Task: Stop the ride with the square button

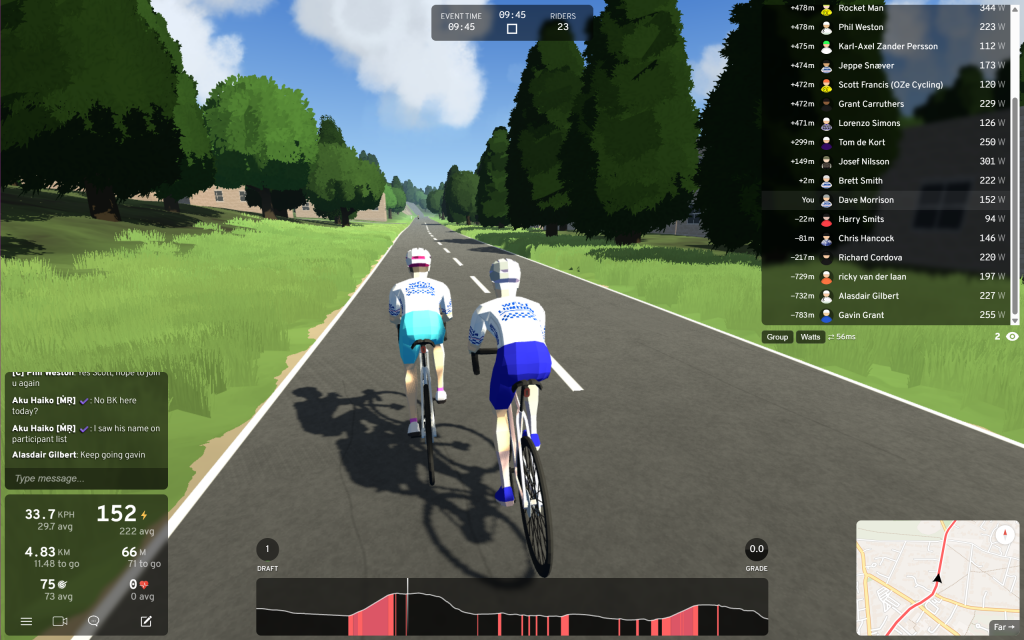Action: tap(512, 29)
